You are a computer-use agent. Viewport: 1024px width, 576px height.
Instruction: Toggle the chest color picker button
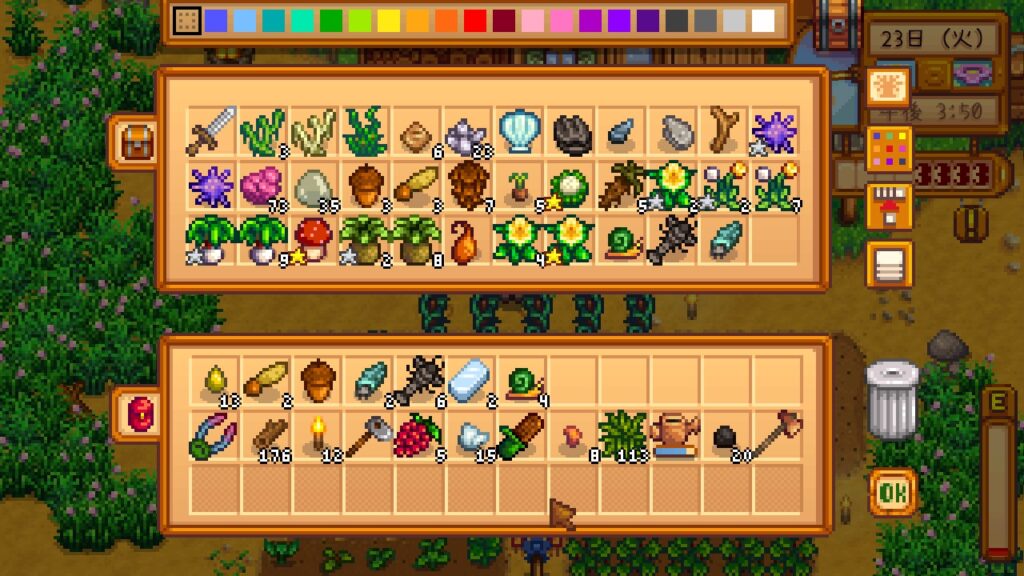click(889, 148)
